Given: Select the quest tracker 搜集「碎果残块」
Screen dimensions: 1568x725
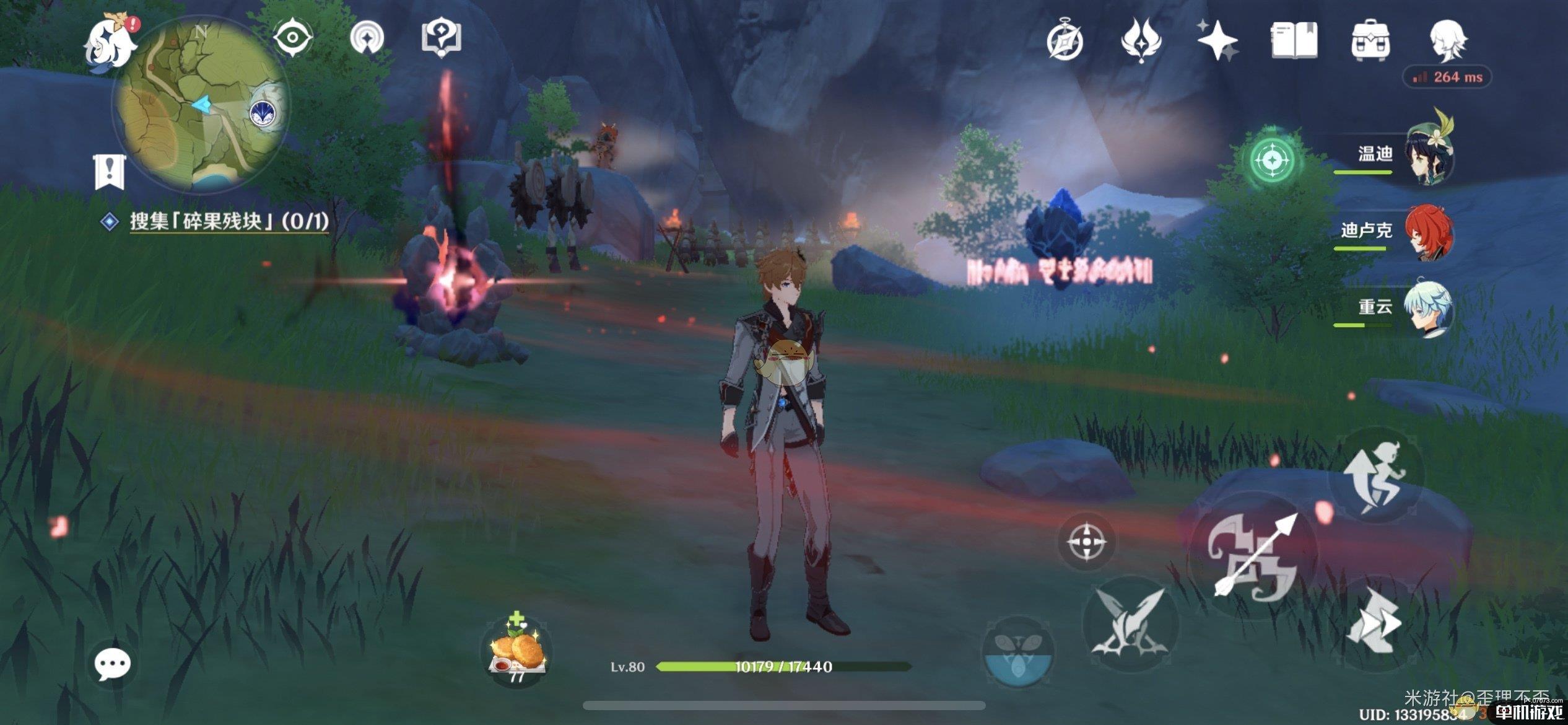Looking at the screenshot, I should [229, 221].
